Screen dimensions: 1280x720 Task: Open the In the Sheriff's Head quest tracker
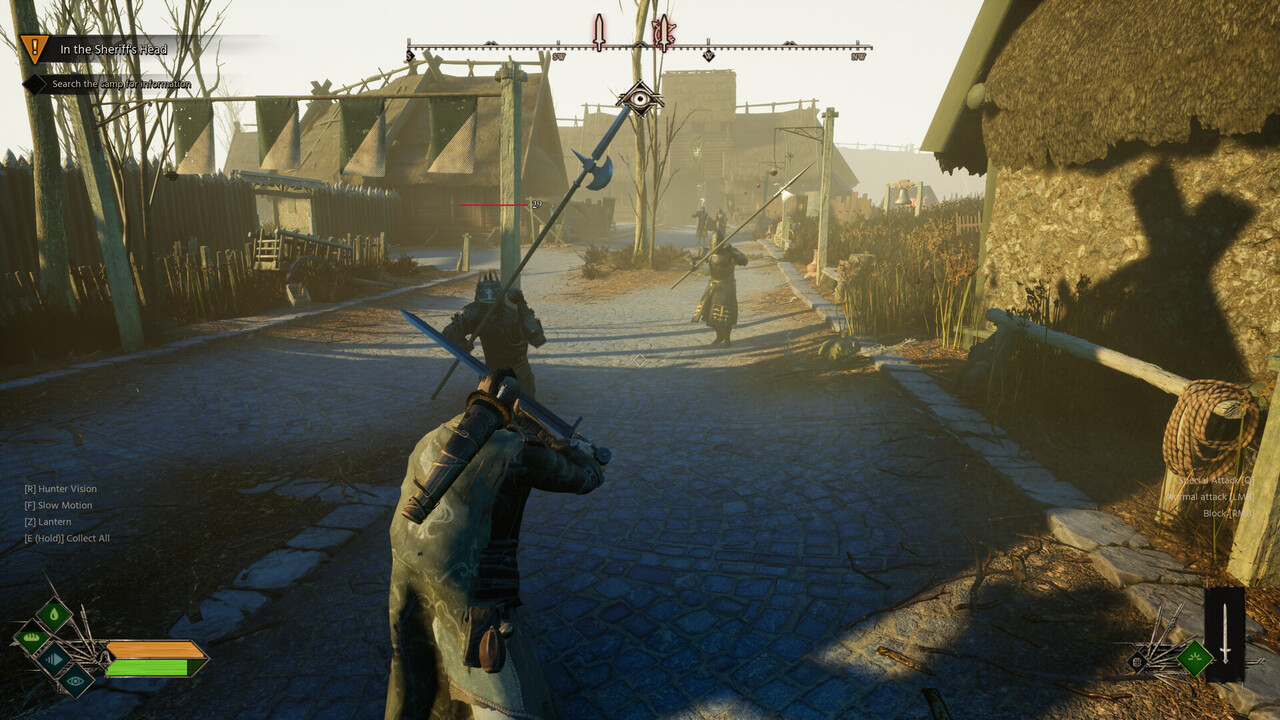[x=113, y=49]
